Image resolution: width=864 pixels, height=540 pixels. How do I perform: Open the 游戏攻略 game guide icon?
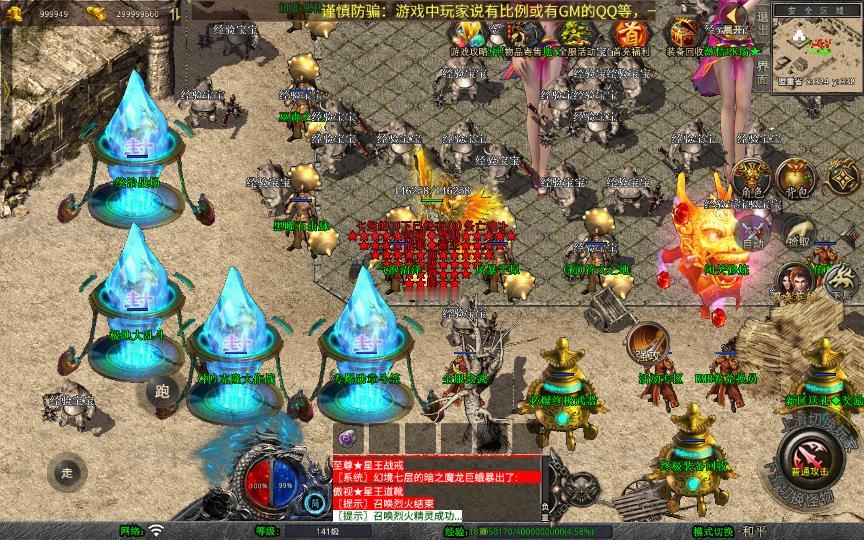point(469,37)
